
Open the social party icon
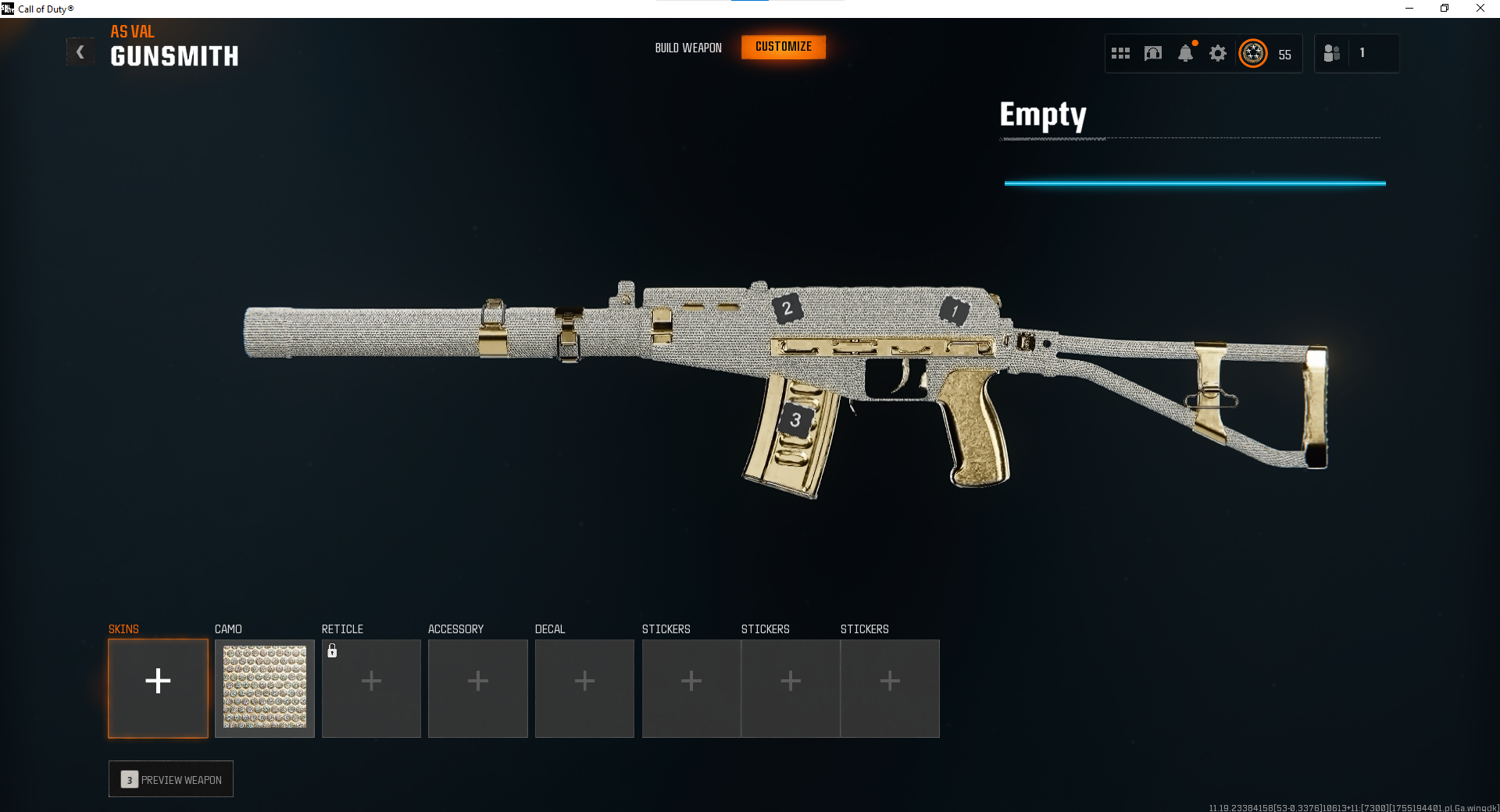click(x=1332, y=53)
